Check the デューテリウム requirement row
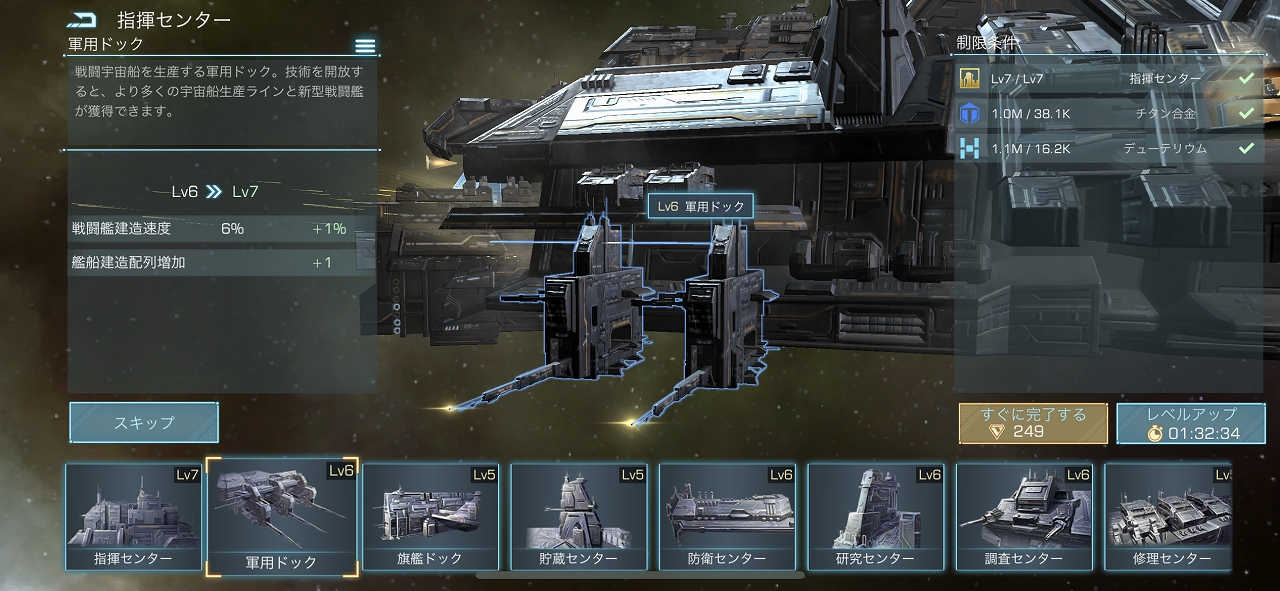This screenshot has height=591, width=1280. click(x=1107, y=149)
